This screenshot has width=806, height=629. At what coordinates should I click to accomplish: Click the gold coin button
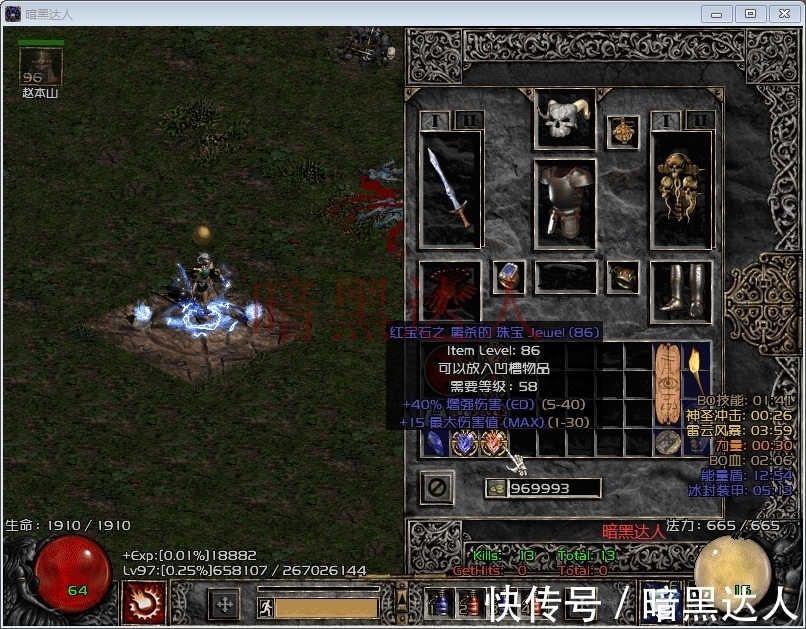coord(495,488)
